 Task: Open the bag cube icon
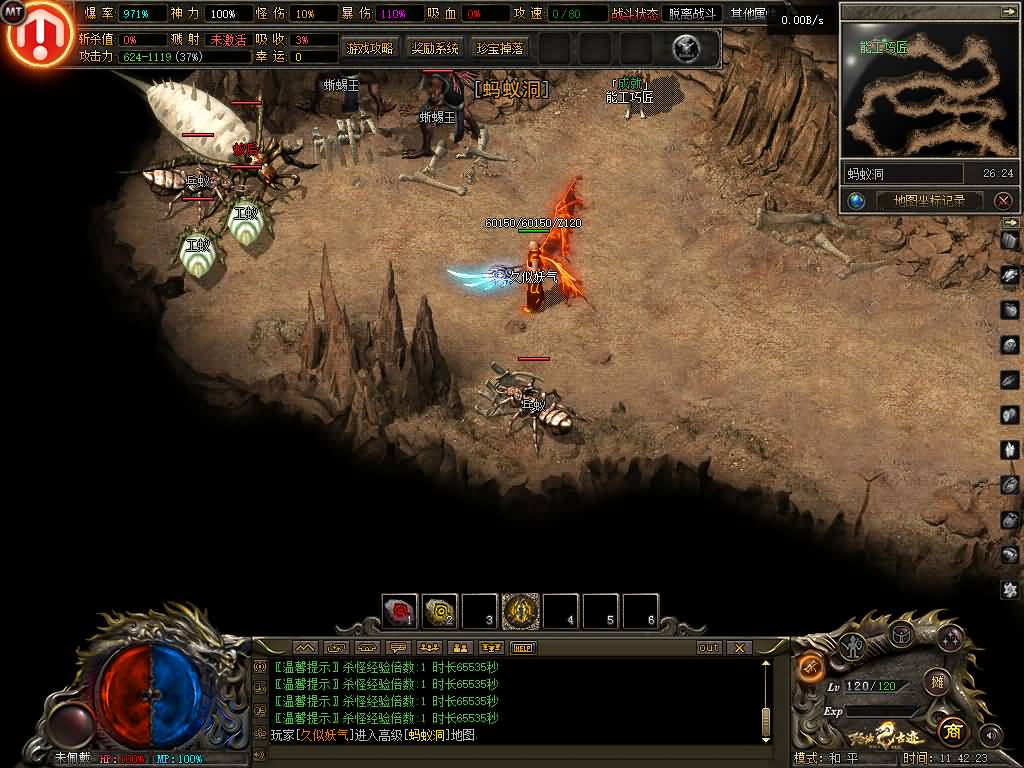click(901, 633)
